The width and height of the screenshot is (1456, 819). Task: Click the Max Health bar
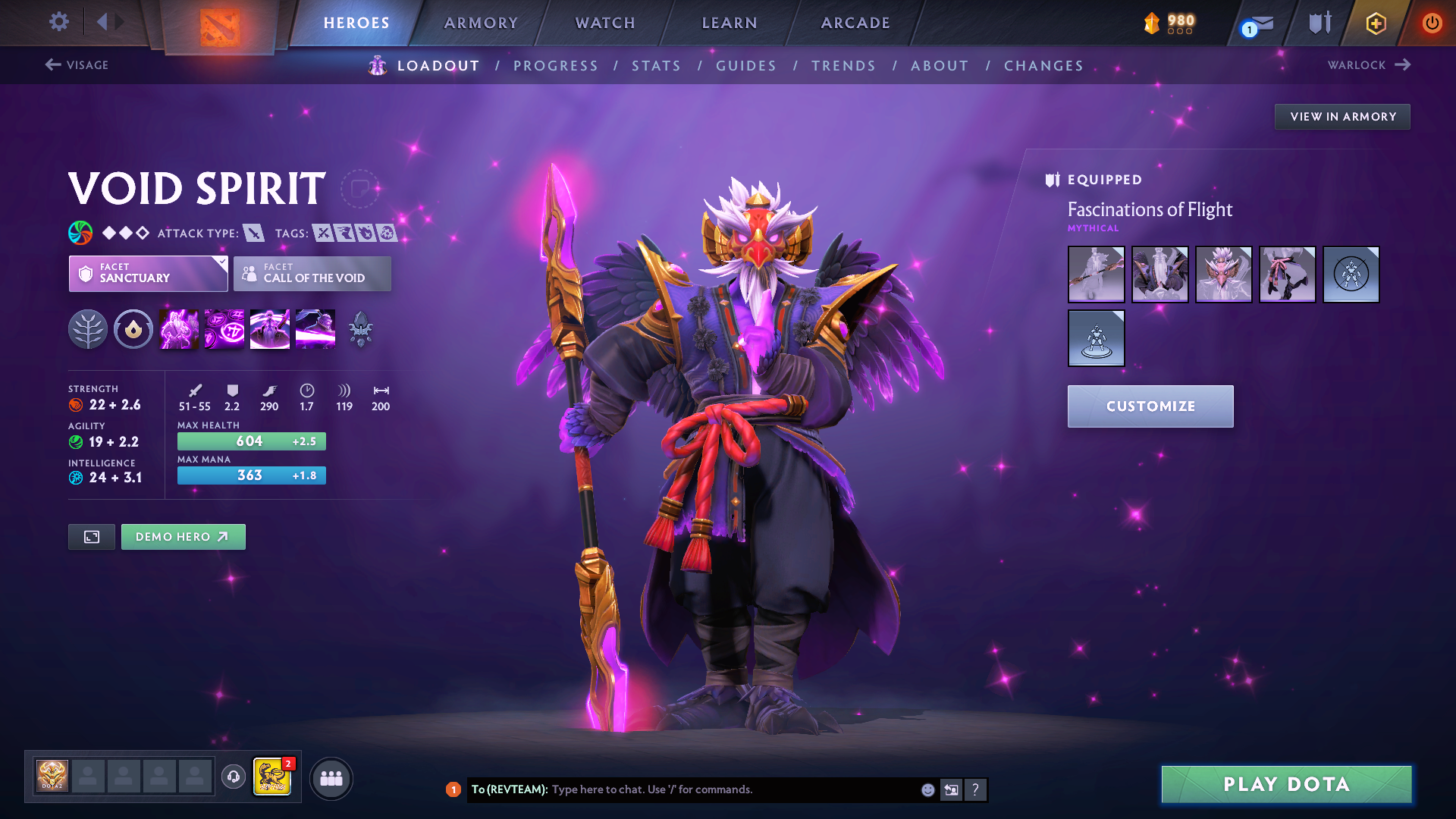tap(251, 441)
